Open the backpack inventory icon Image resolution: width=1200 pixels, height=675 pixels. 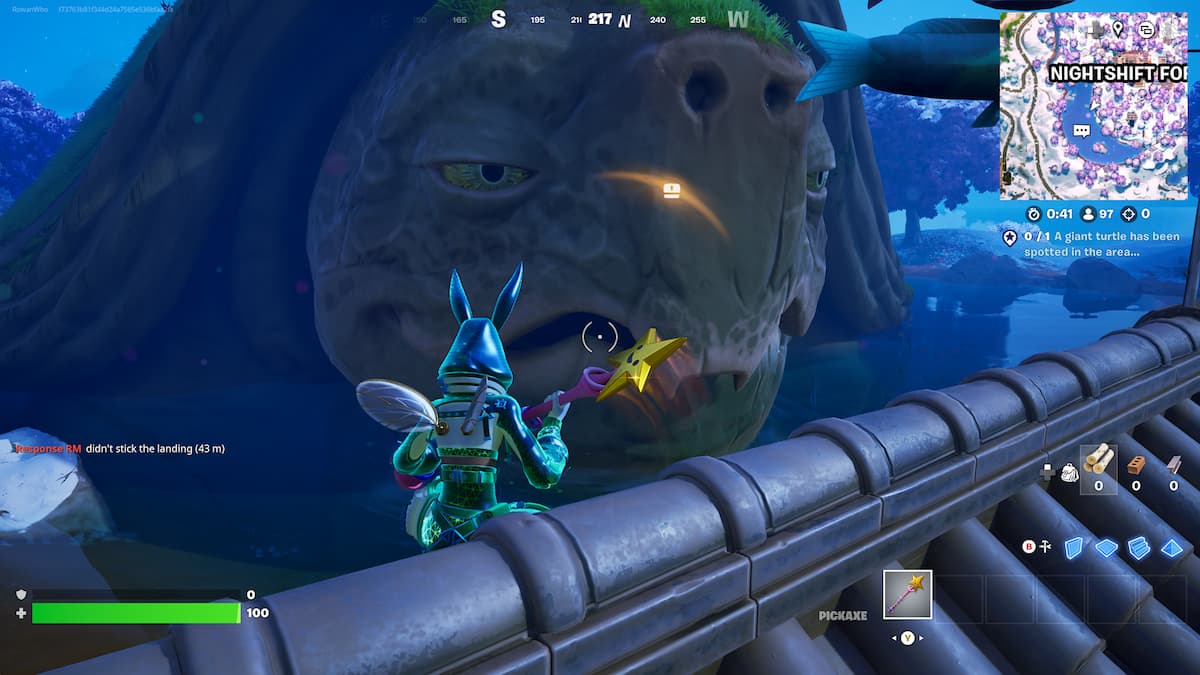[x=1069, y=472]
